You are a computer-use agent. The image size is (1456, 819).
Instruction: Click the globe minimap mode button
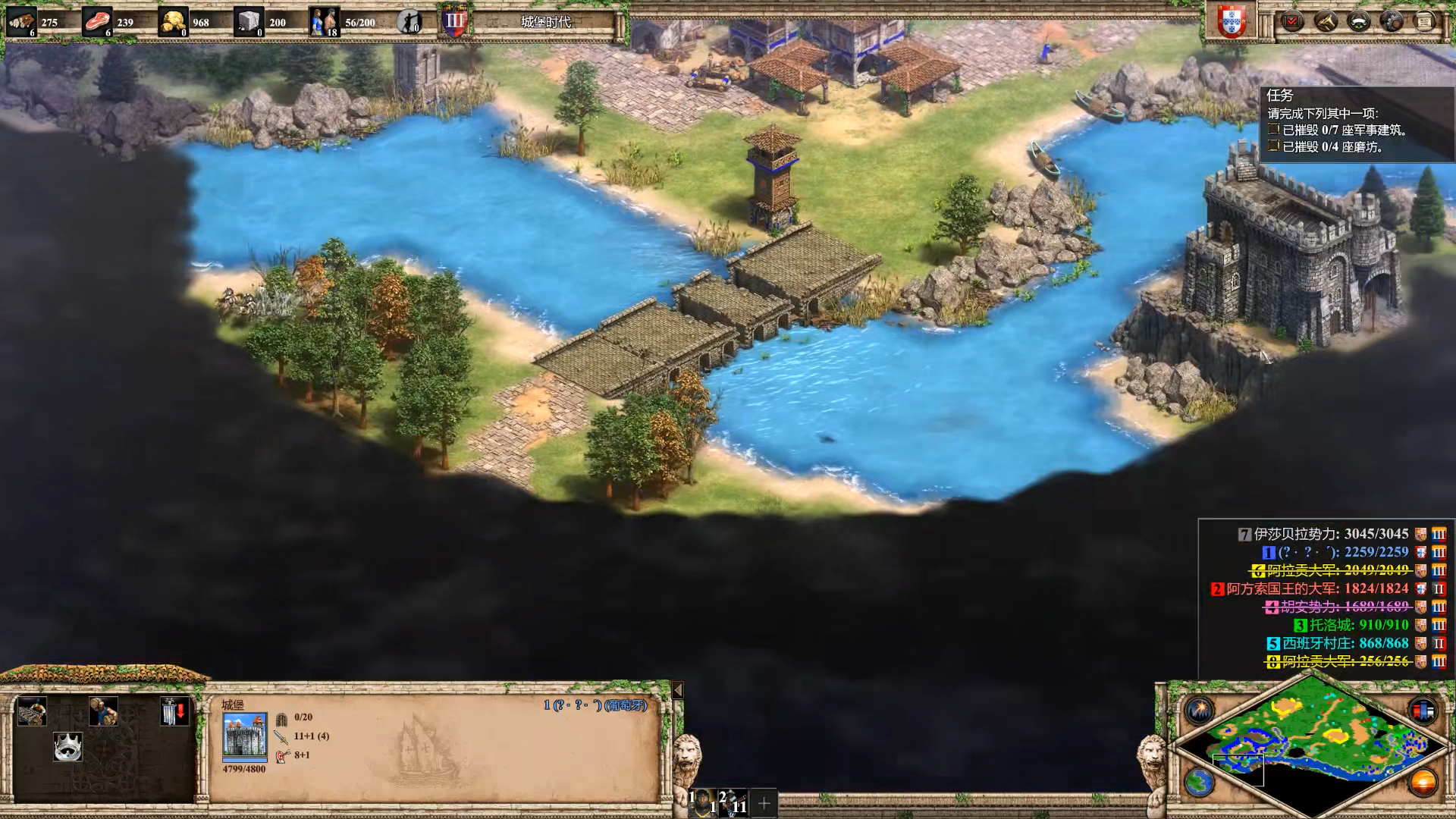(x=1200, y=782)
